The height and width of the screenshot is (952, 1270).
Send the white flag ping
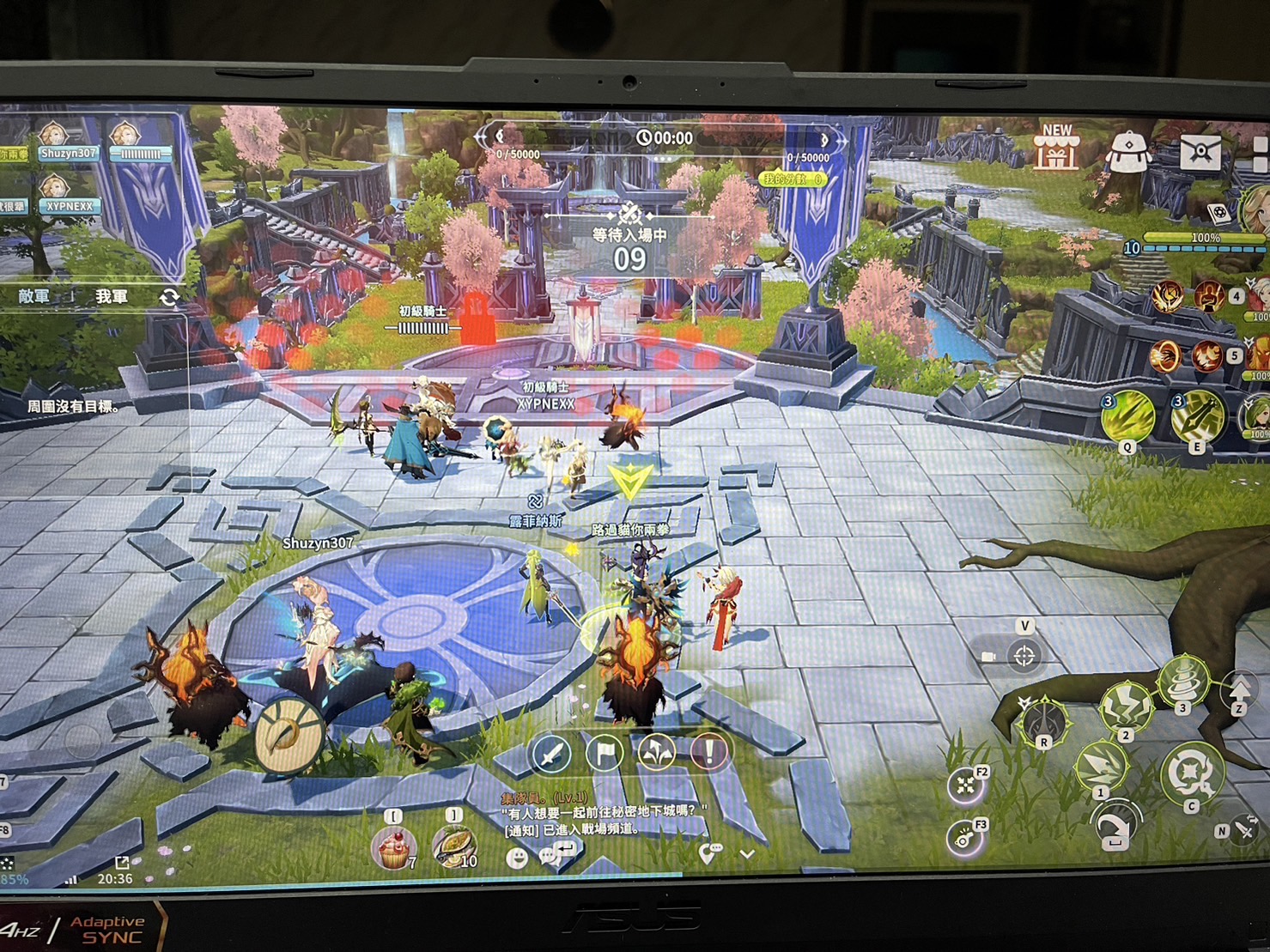click(x=605, y=753)
